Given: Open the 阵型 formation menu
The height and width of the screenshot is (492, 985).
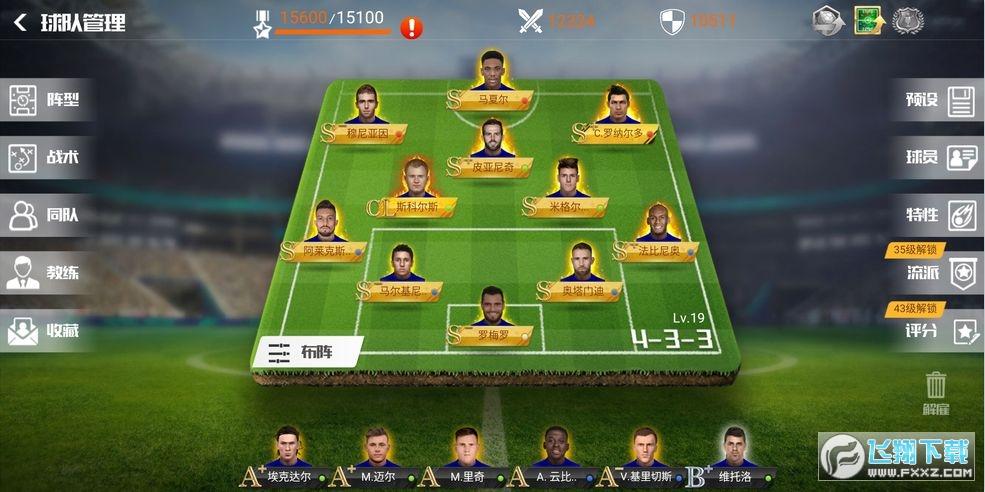Looking at the screenshot, I should click(x=47, y=100).
